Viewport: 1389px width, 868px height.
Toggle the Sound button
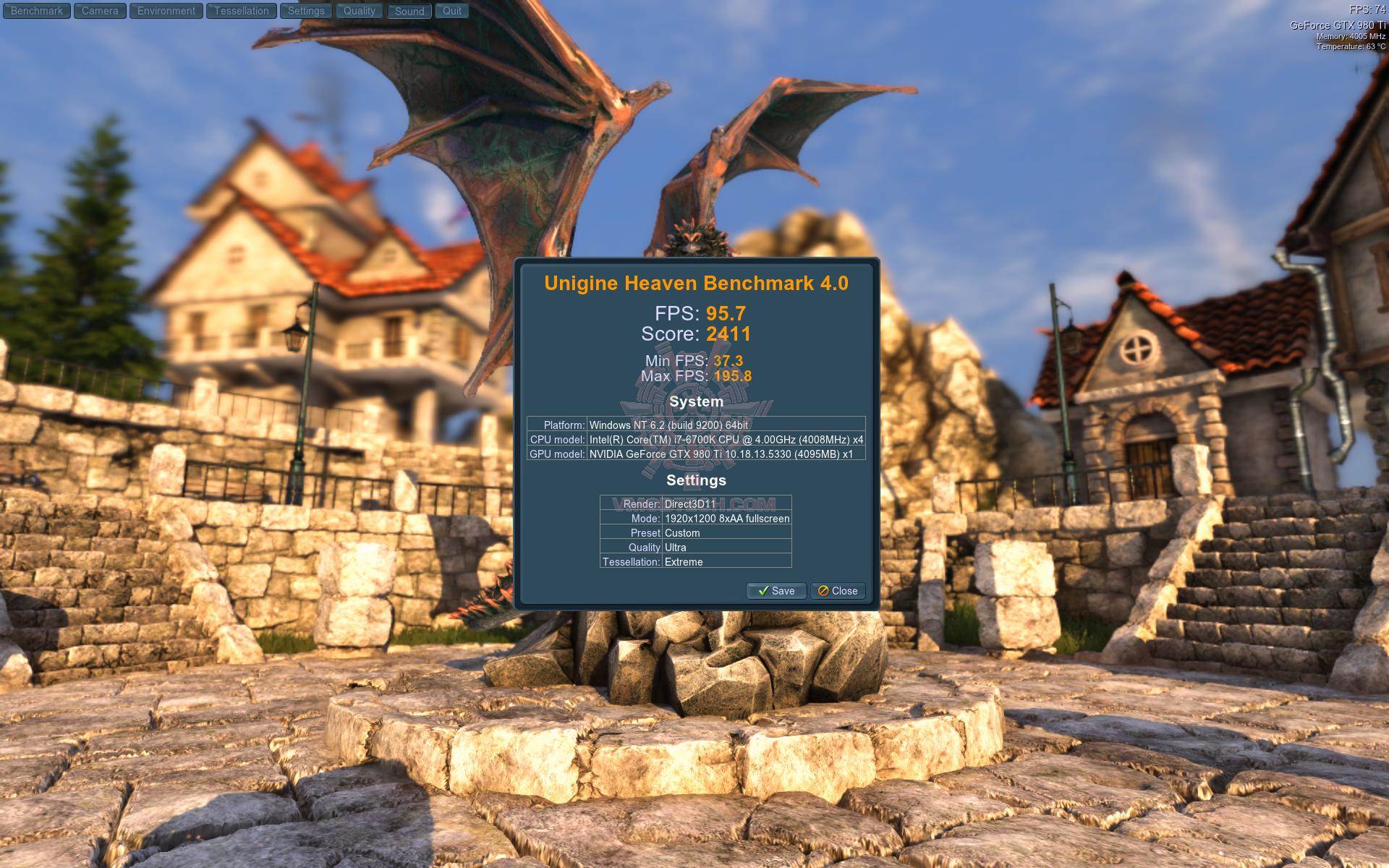(409, 11)
